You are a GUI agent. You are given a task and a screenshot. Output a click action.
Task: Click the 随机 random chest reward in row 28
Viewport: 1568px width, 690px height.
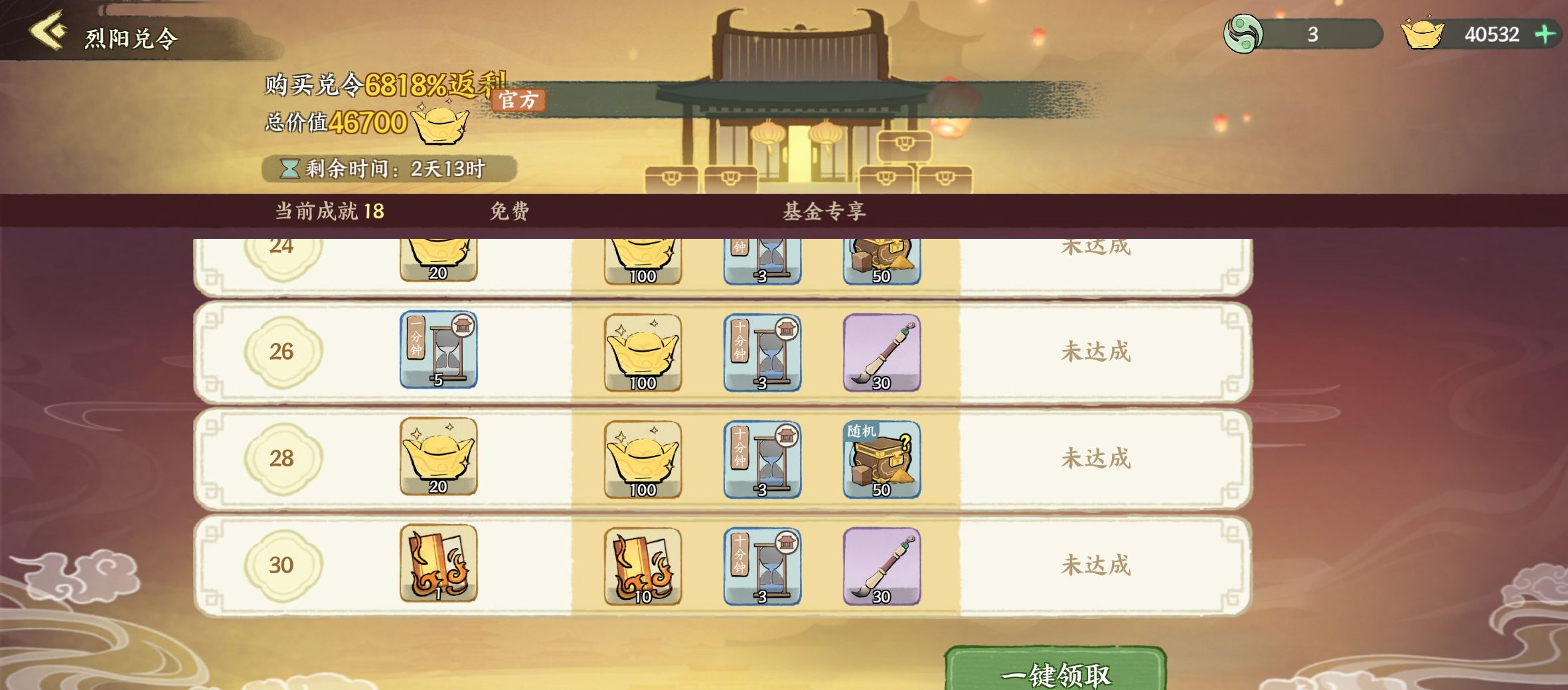[882, 460]
